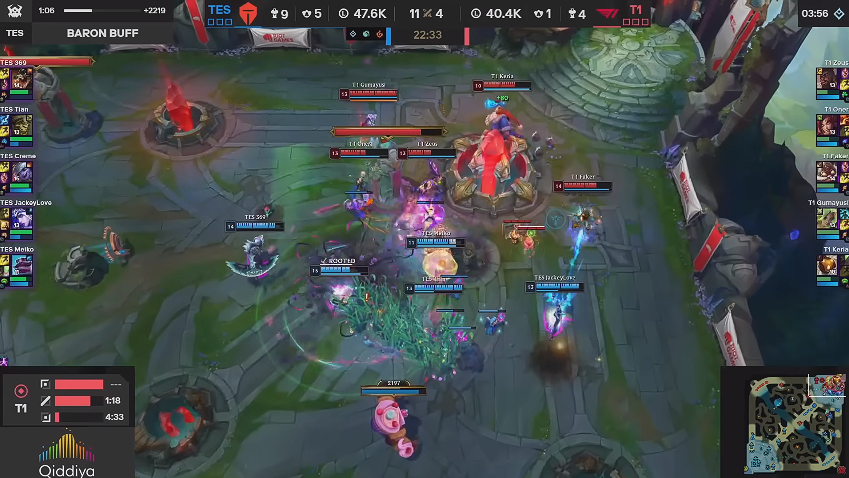Click on the minimap
The image size is (849, 478).
tap(783, 425)
